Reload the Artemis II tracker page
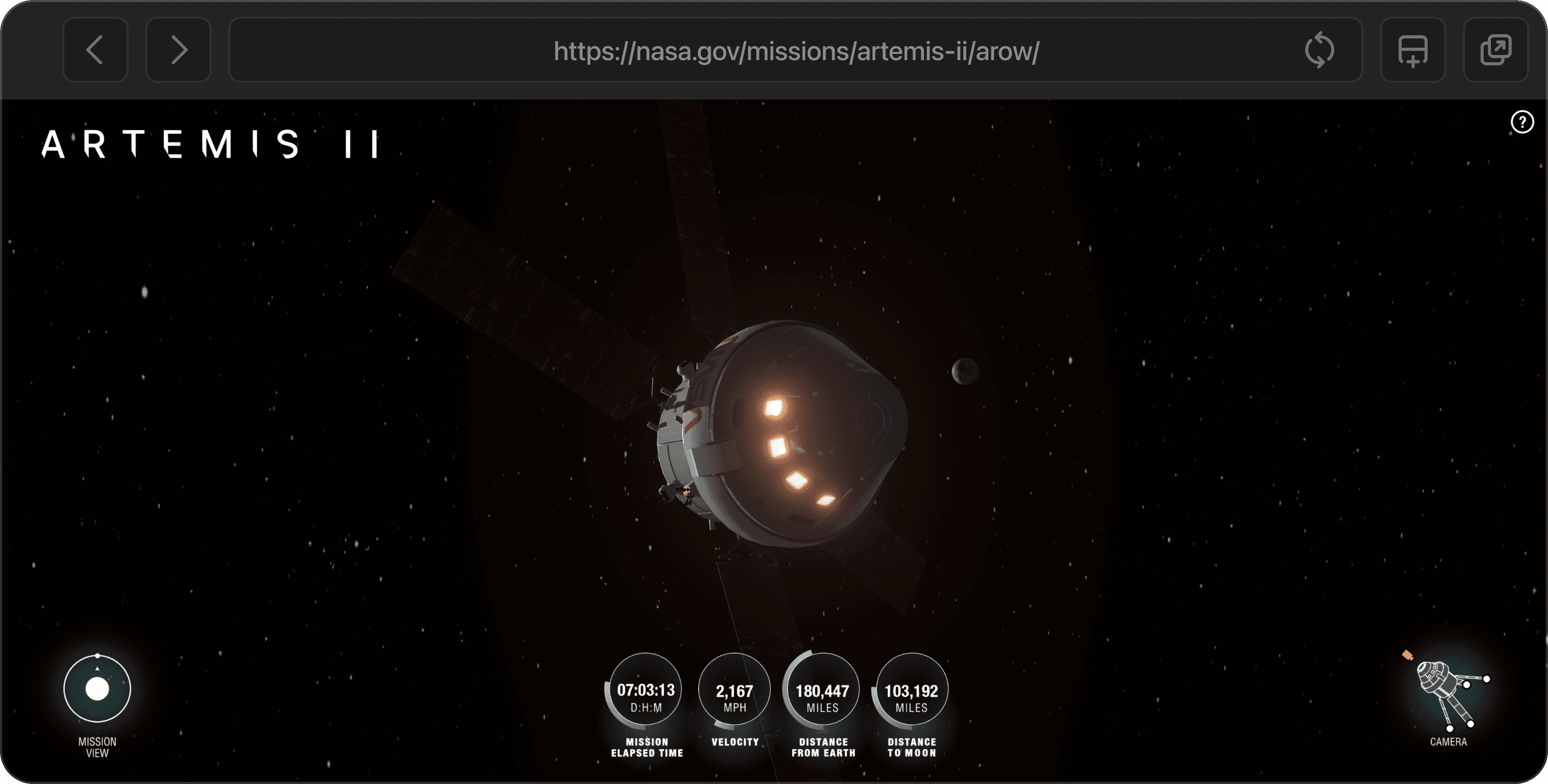 tap(1321, 51)
